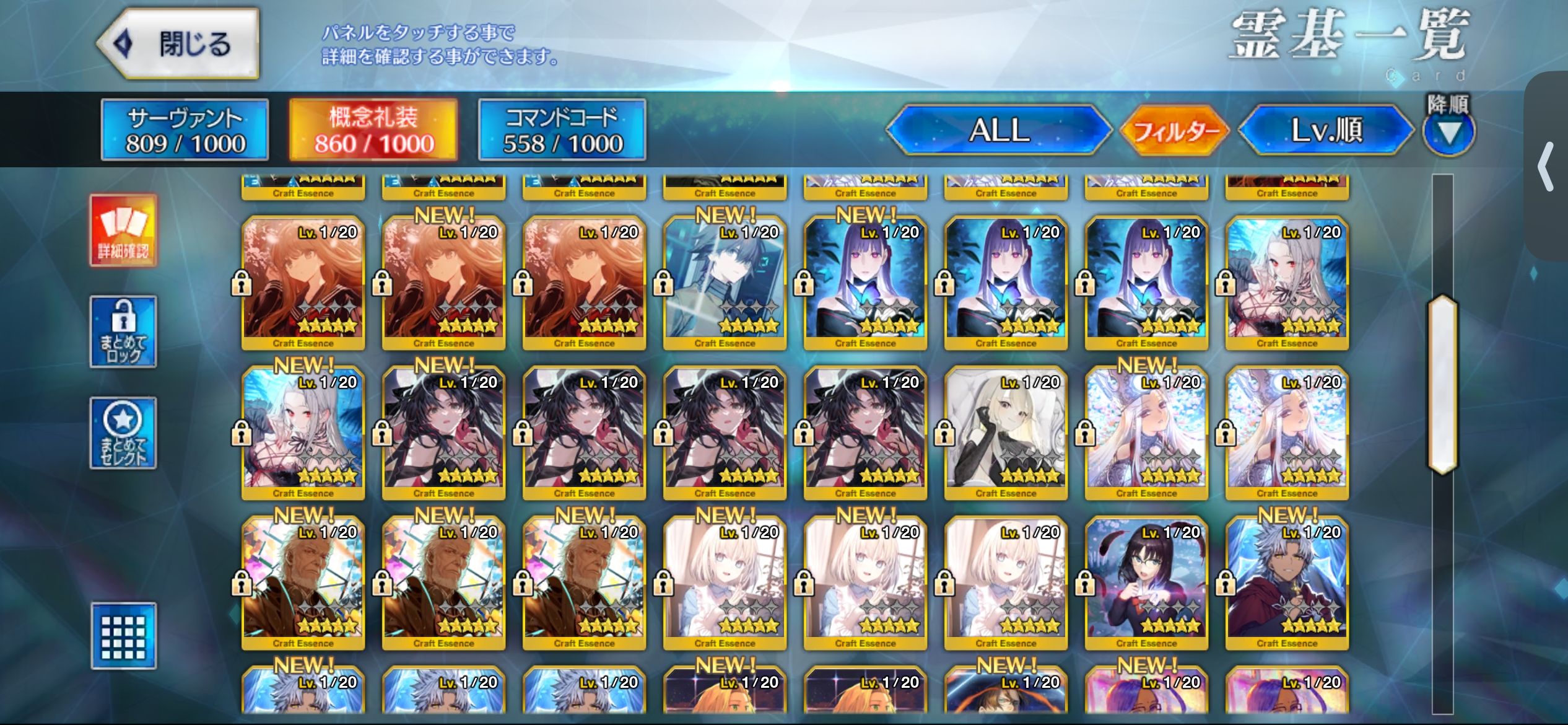Open the フィルター options
1568x725 pixels.
coord(1175,130)
